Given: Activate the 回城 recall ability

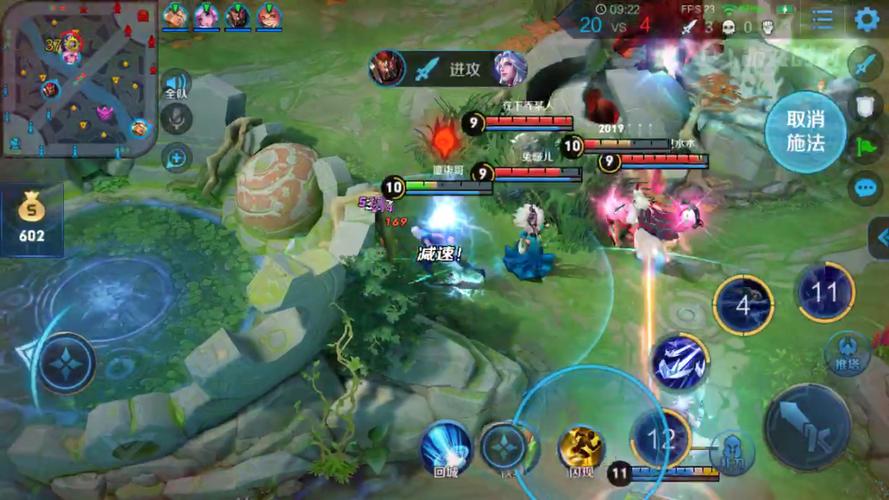Looking at the screenshot, I should [445, 446].
